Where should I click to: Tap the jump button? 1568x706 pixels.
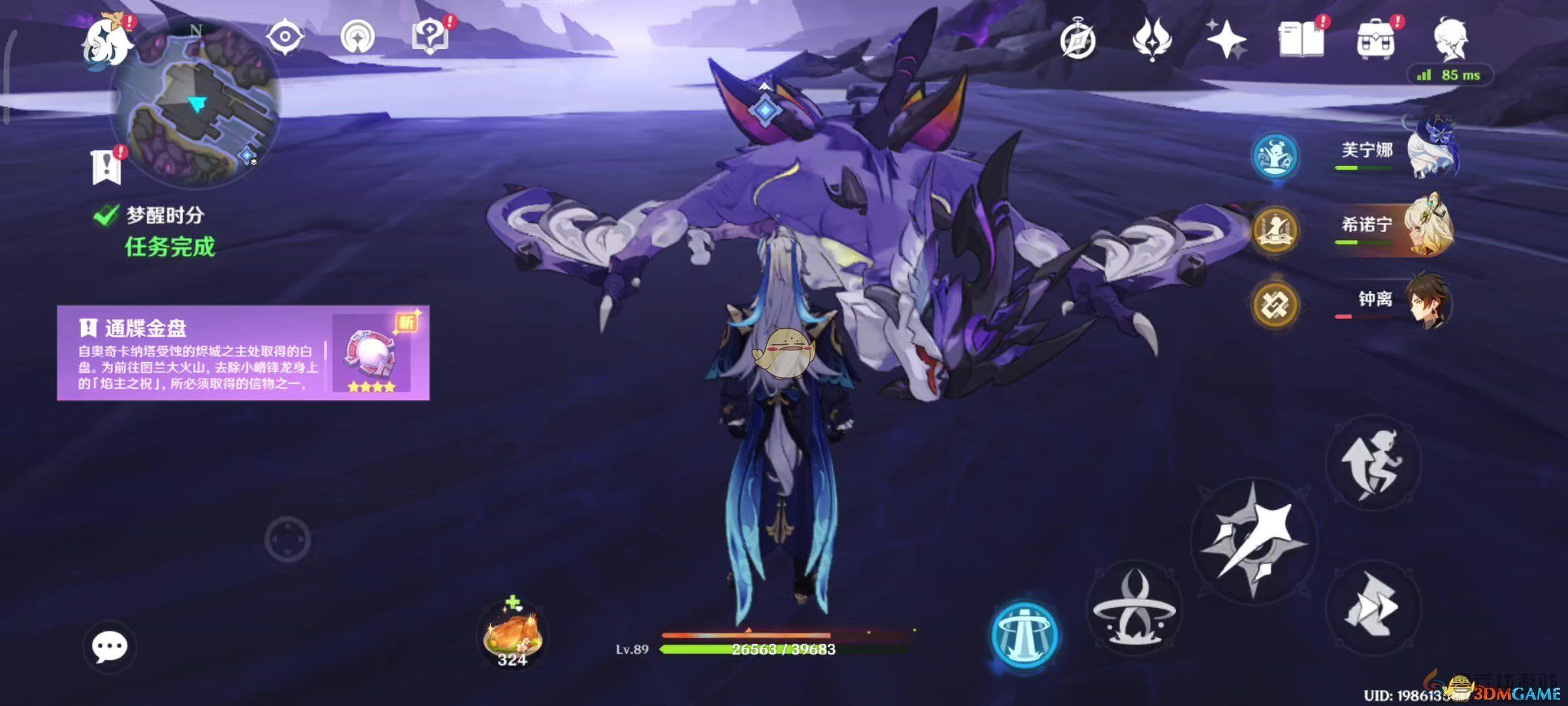coord(1373,463)
